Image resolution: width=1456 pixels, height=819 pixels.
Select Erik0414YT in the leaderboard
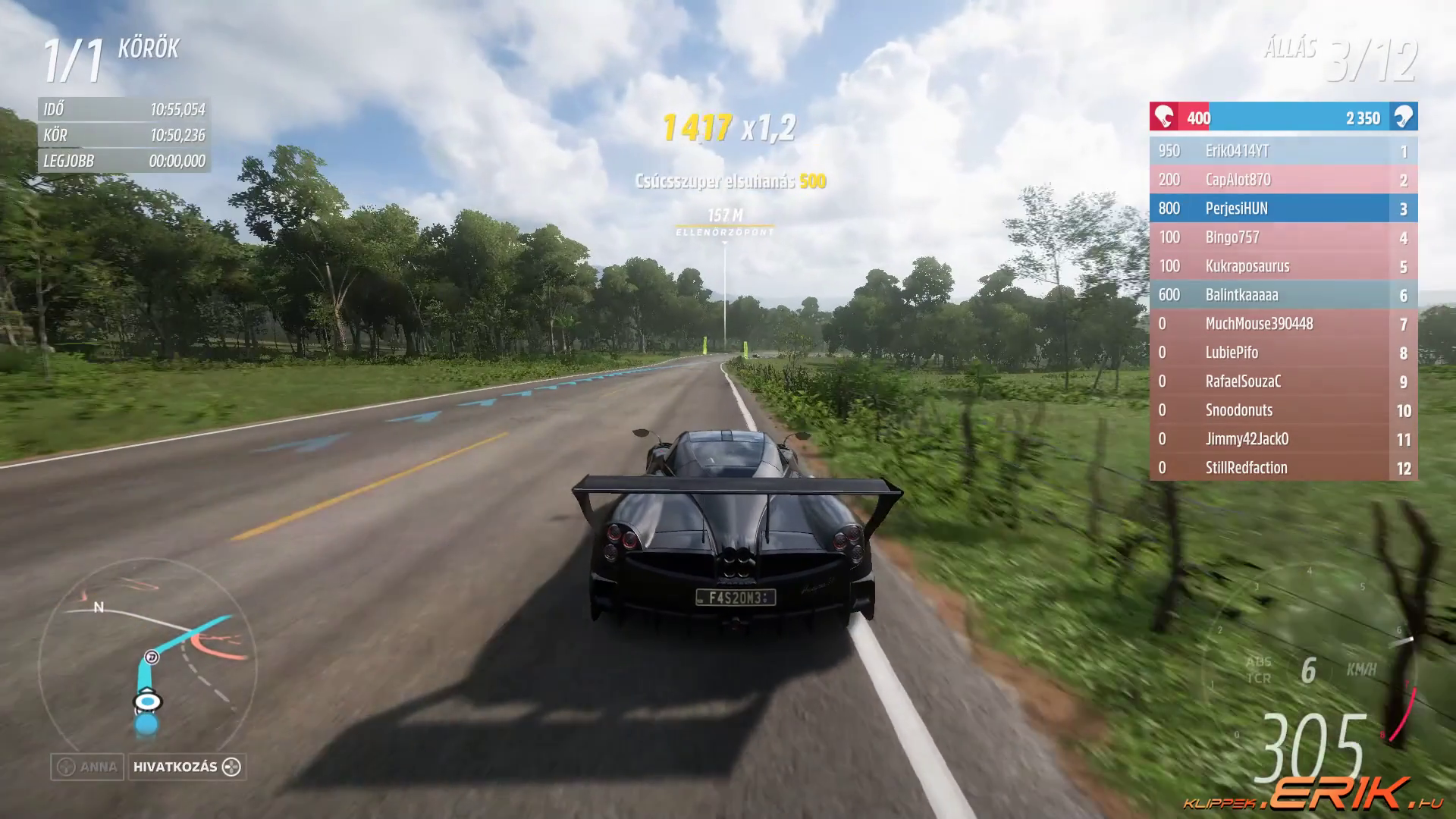coord(1283,151)
